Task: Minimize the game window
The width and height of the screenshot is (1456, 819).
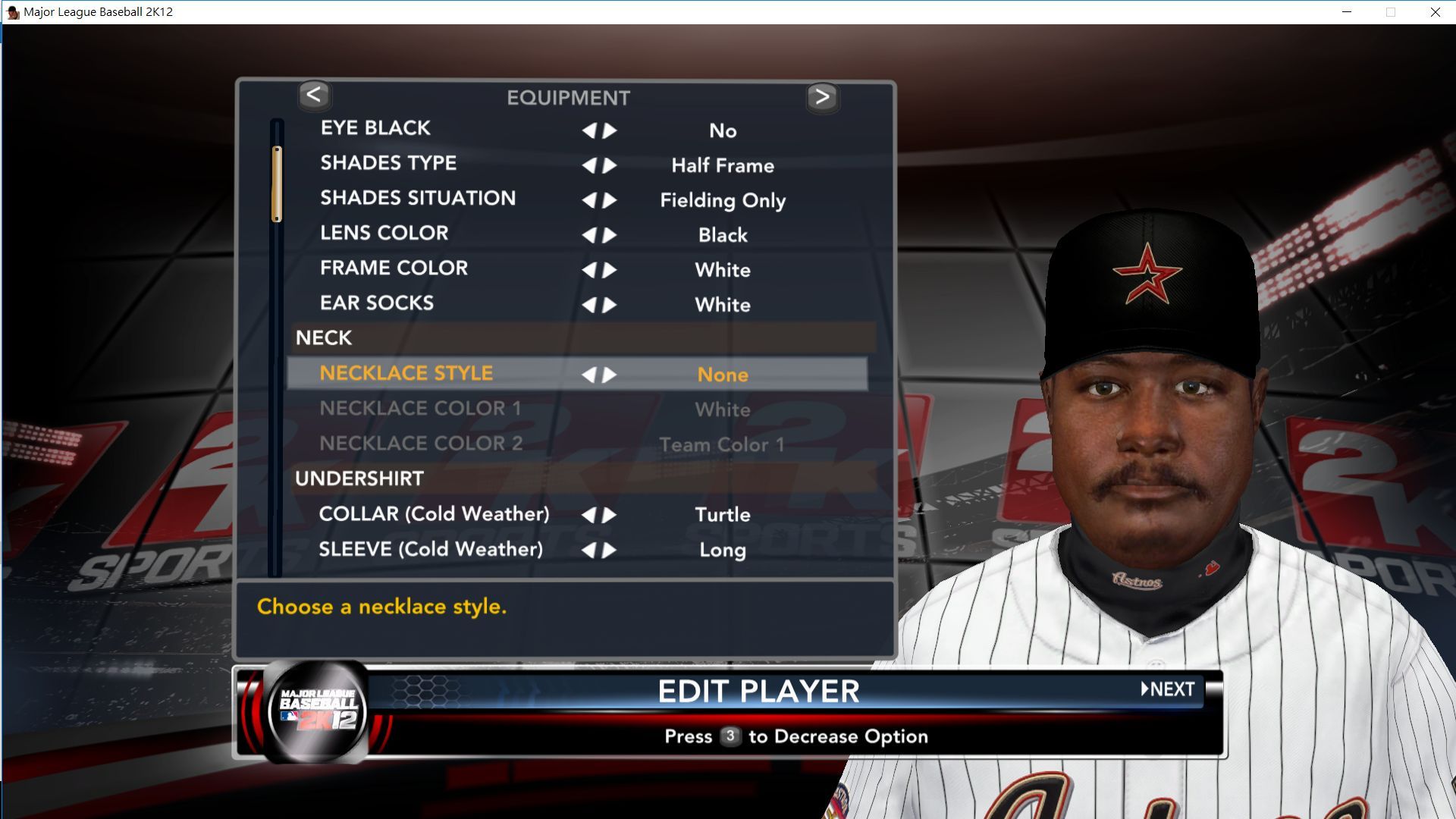Action: click(1347, 12)
